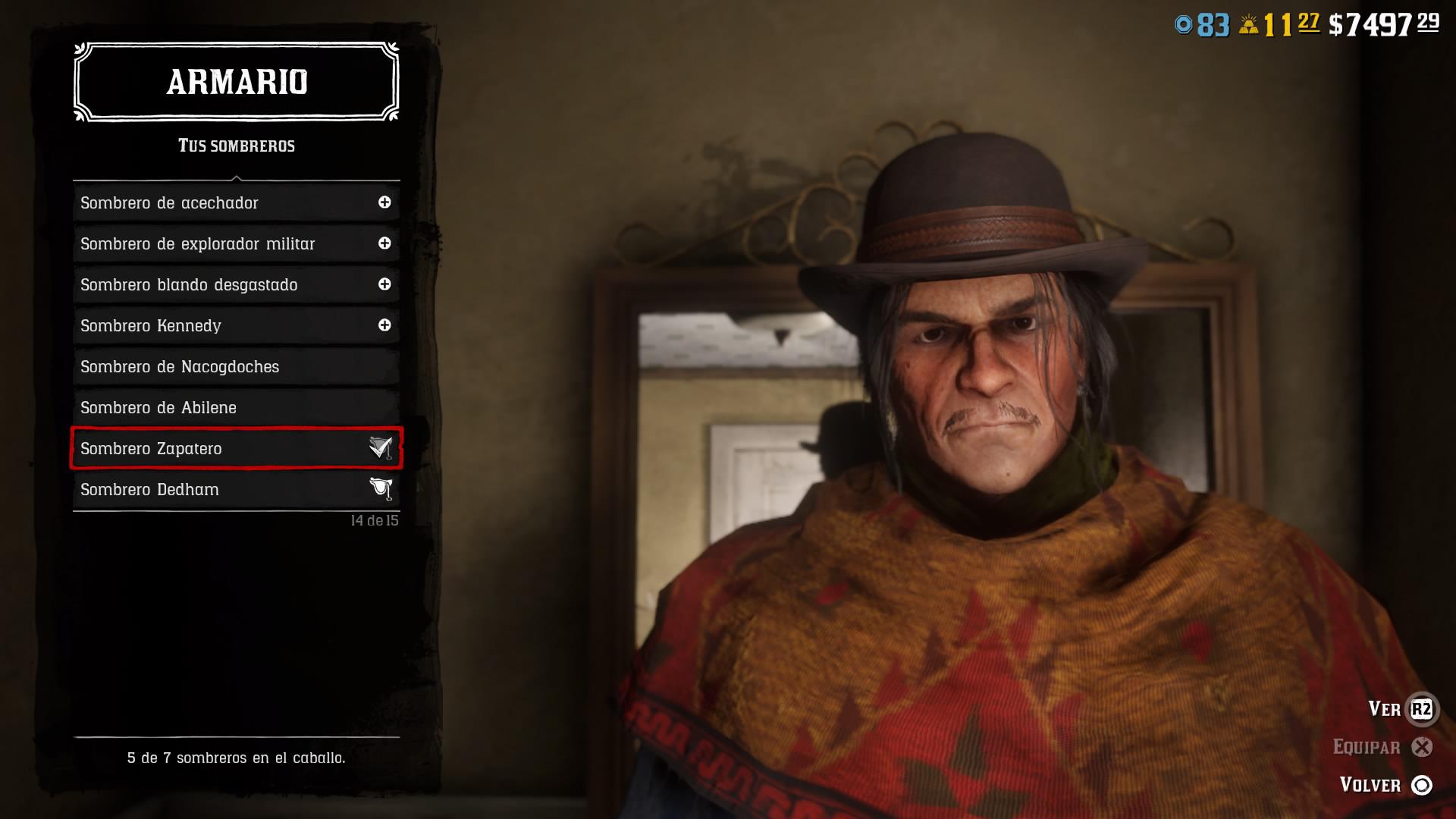Click the 14 de 15 page indicator
This screenshot has height=819, width=1456.
click(x=375, y=521)
